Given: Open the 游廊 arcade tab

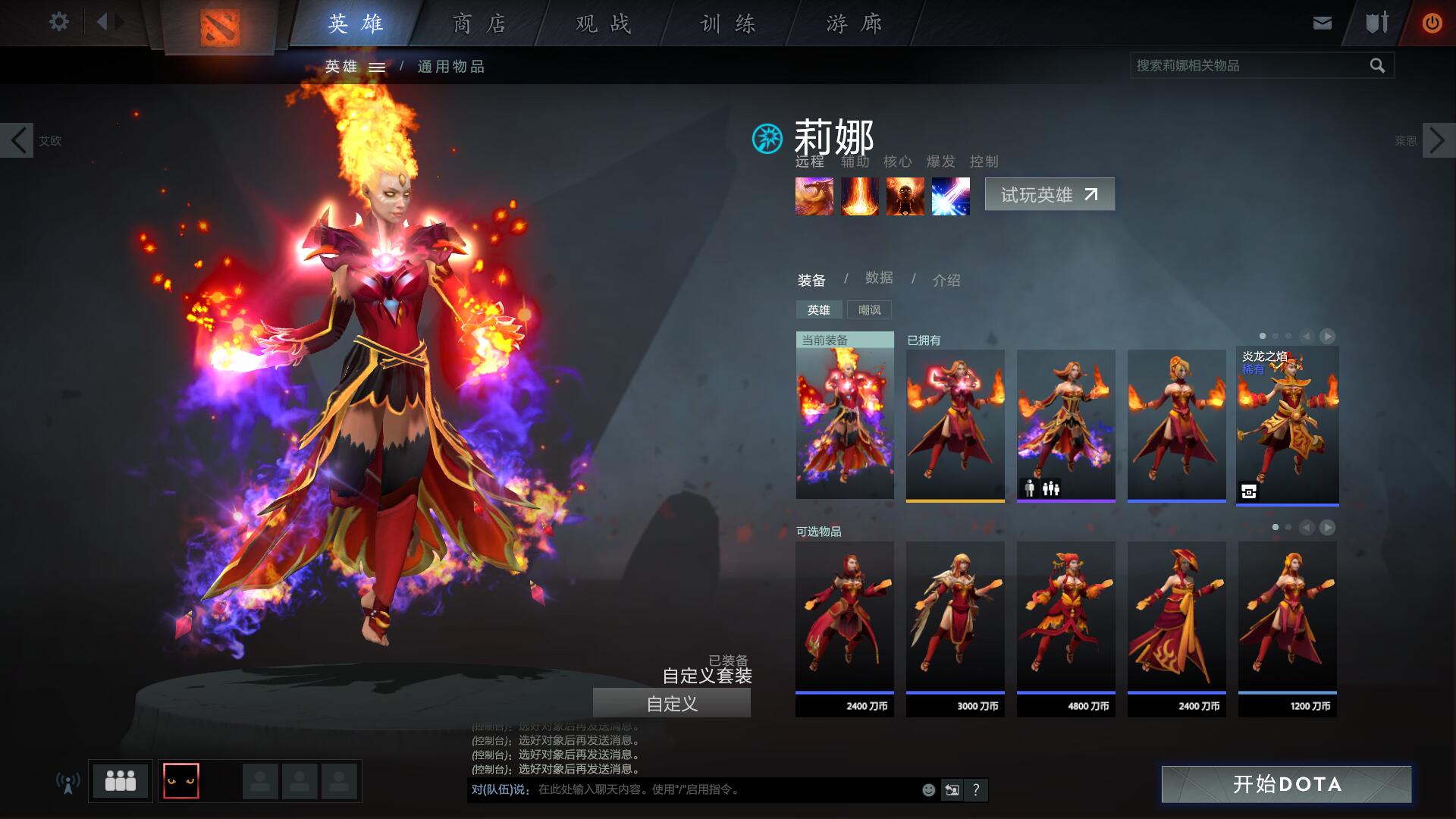Looking at the screenshot, I should click(x=855, y=24).
